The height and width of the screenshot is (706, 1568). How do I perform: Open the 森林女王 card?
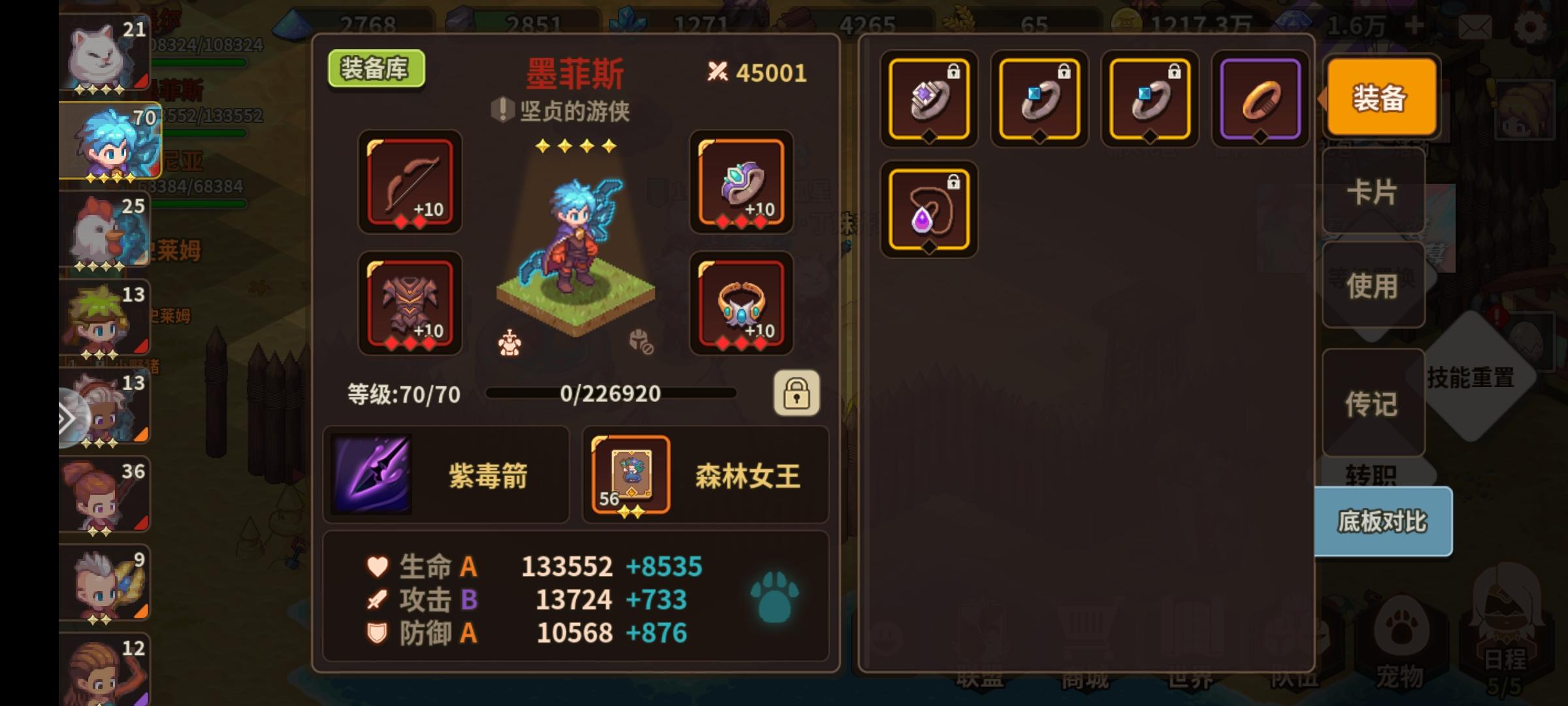pyautogui.click(x=629, y=474)
